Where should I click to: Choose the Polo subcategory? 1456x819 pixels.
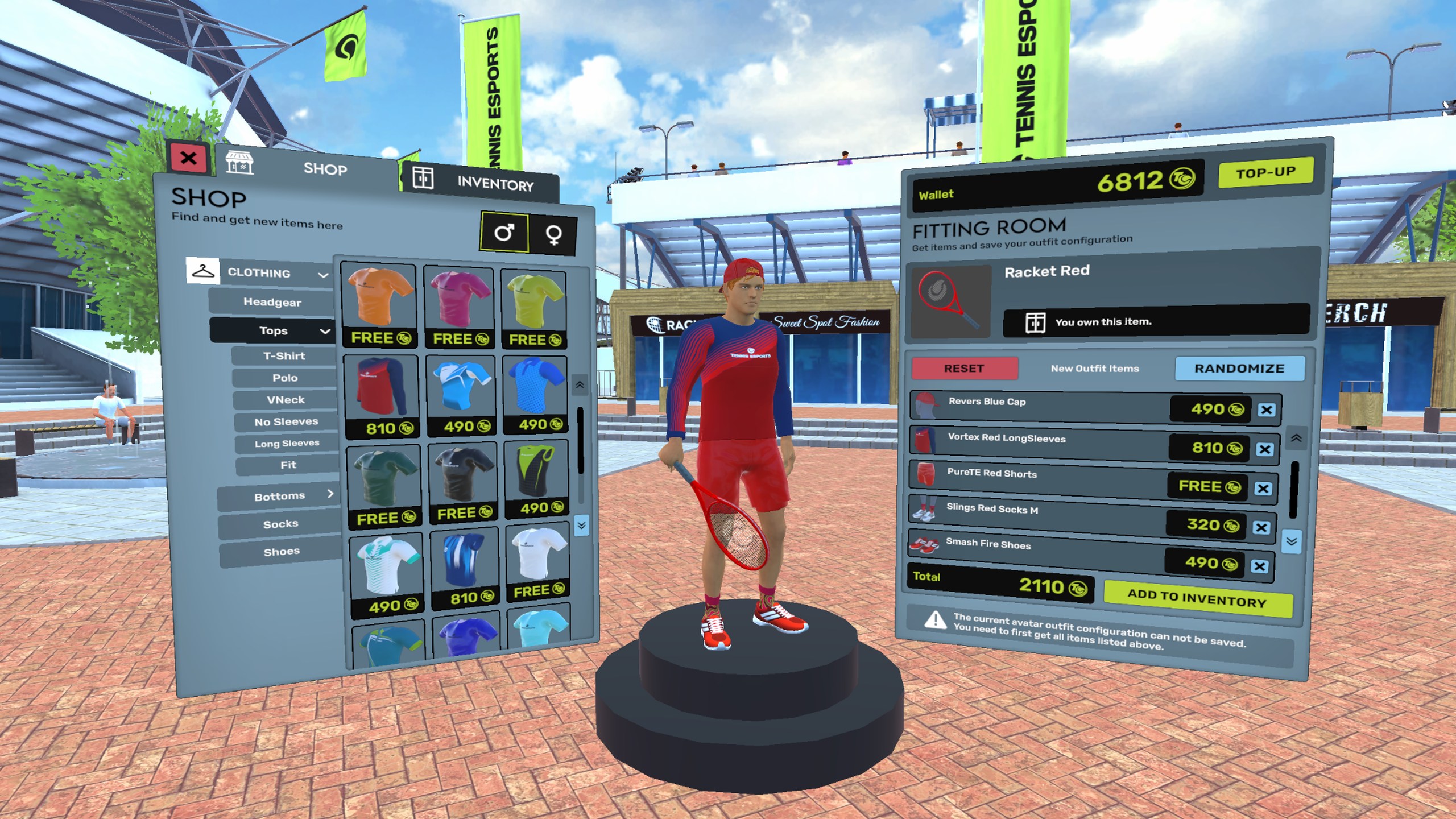pos(284,378)
